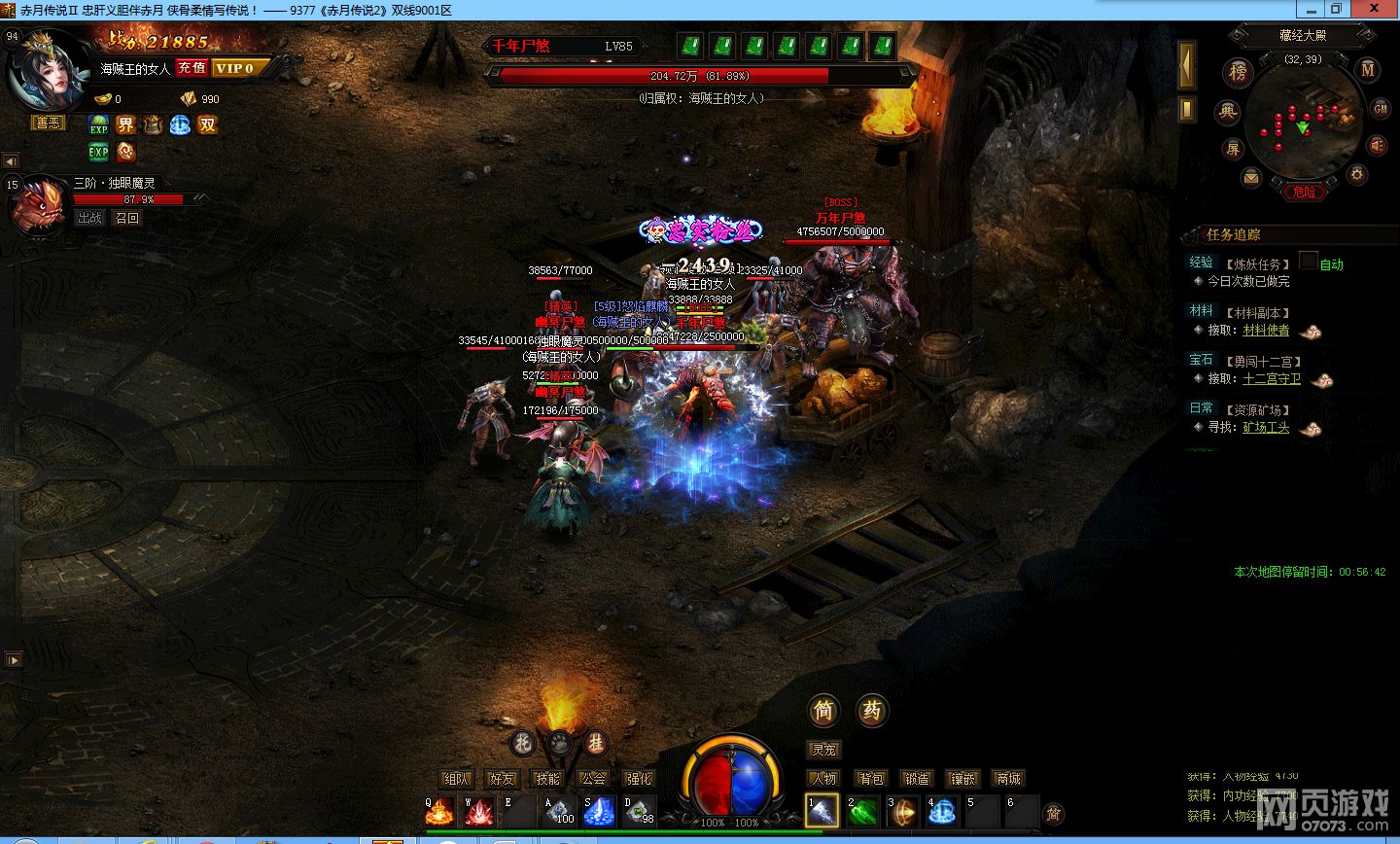Image resolution: width=1400 pixels, height=844 pixels.
Task: Open the 技能 skills menu
Action: pos(547,778)
